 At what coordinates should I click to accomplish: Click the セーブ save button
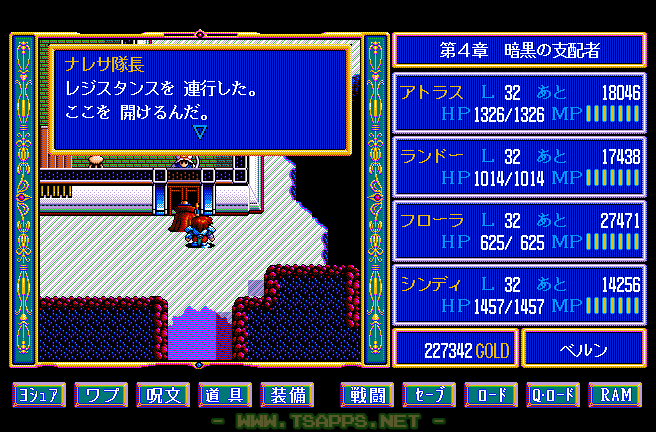(429, 395)
